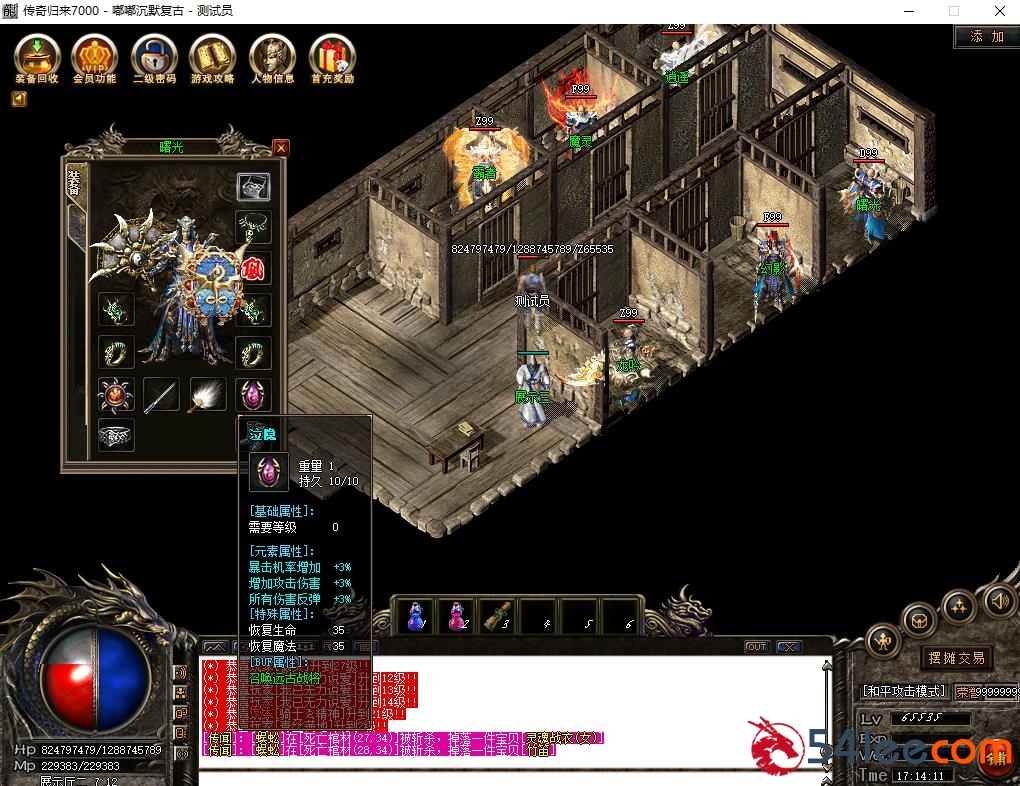Open the 首充奖励 first-recharge gift box
This screenshot has width=1020, height=786.
(332, 56)
